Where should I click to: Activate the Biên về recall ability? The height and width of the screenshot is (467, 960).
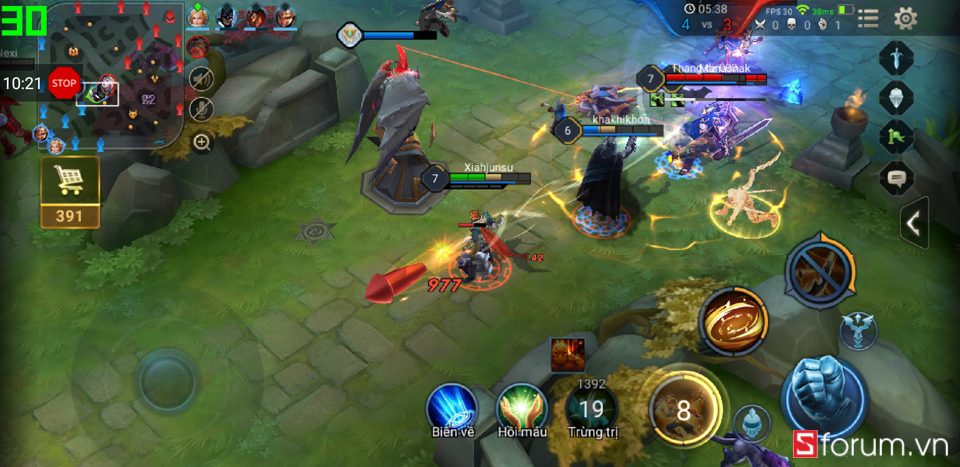[x=451, y=407]
